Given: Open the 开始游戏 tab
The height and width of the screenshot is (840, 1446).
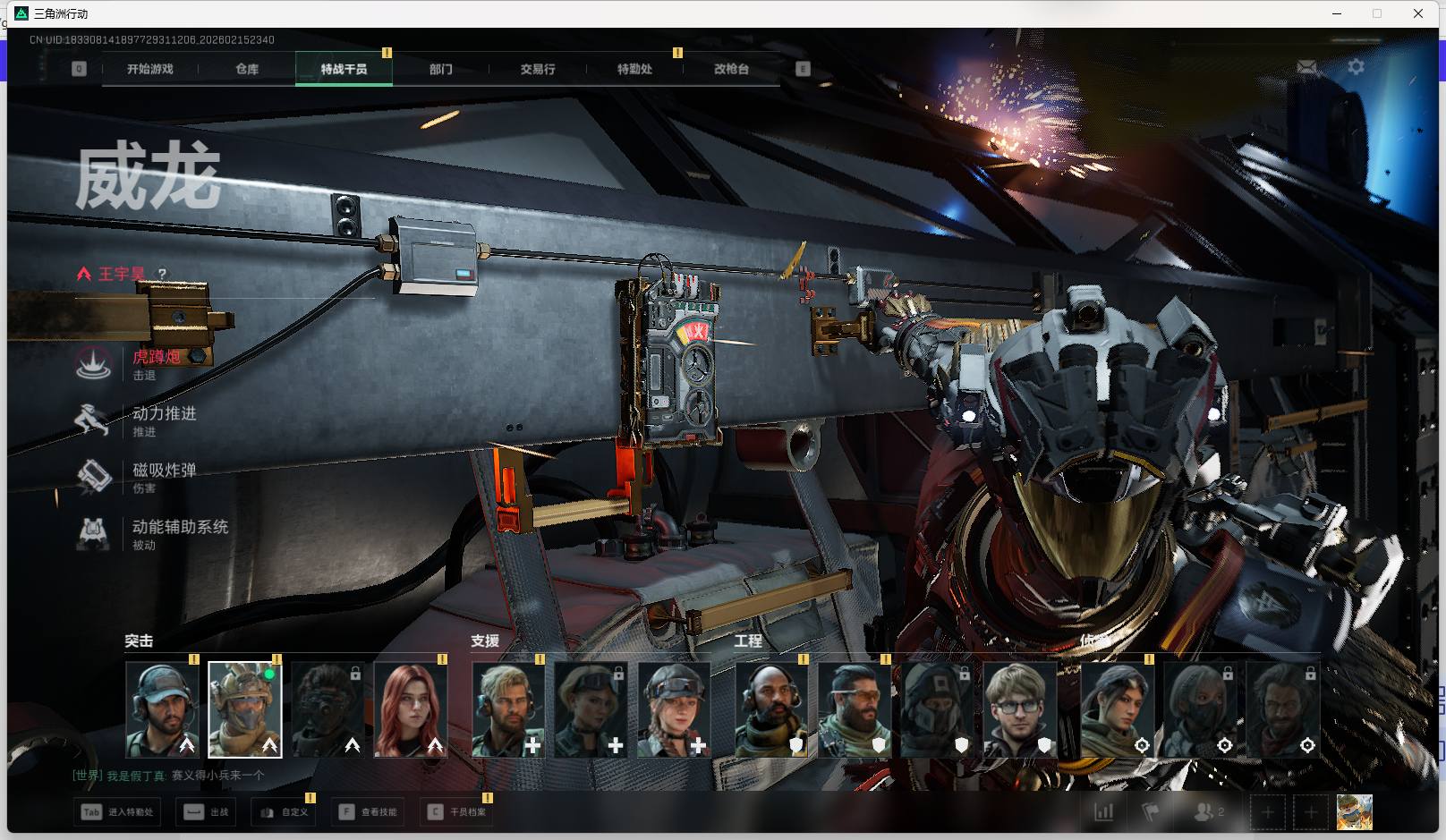Looking at the screenshot, I should point(149,69).
